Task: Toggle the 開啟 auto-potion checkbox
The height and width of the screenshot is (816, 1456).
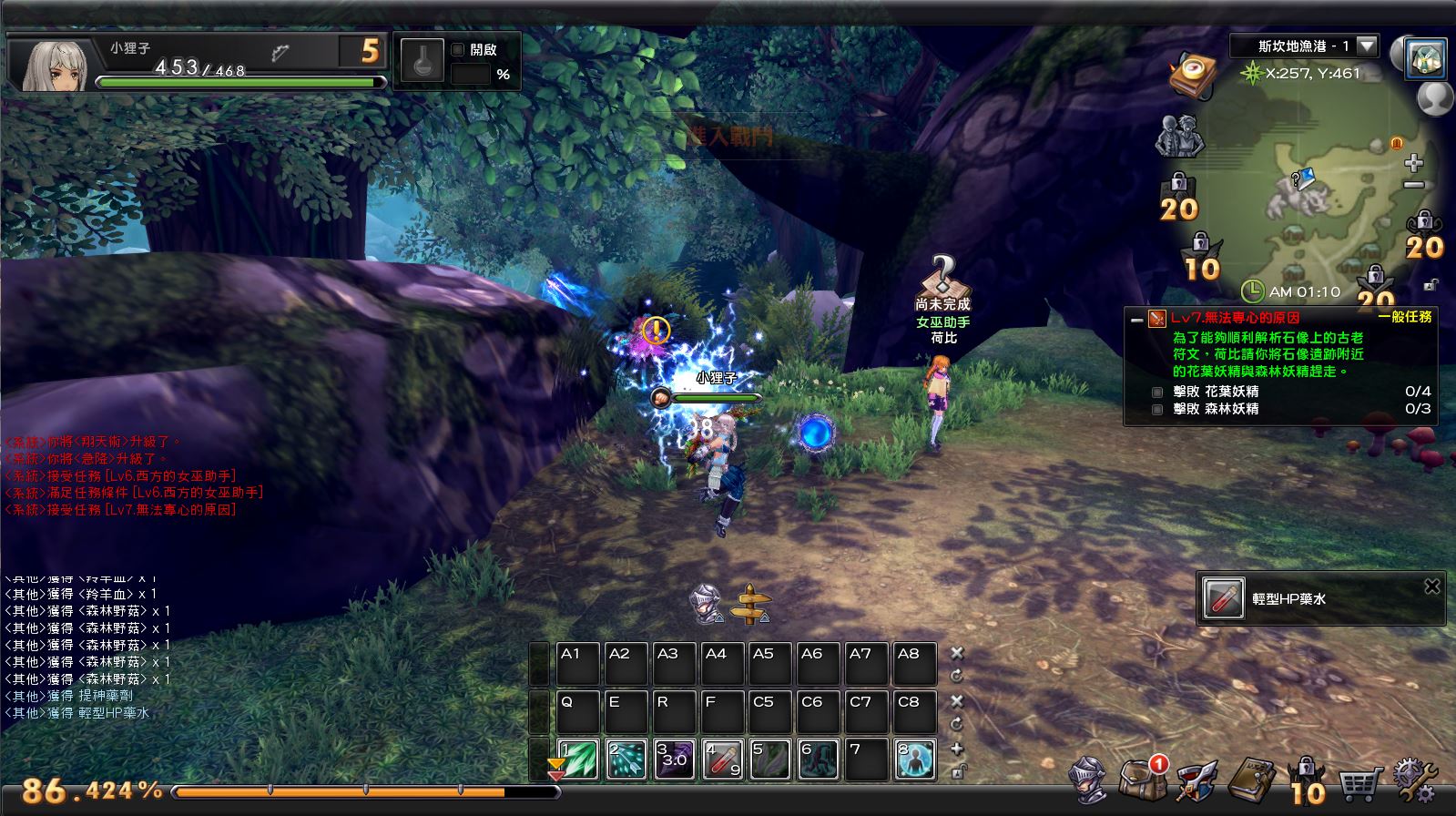Action: click(458, 50)
